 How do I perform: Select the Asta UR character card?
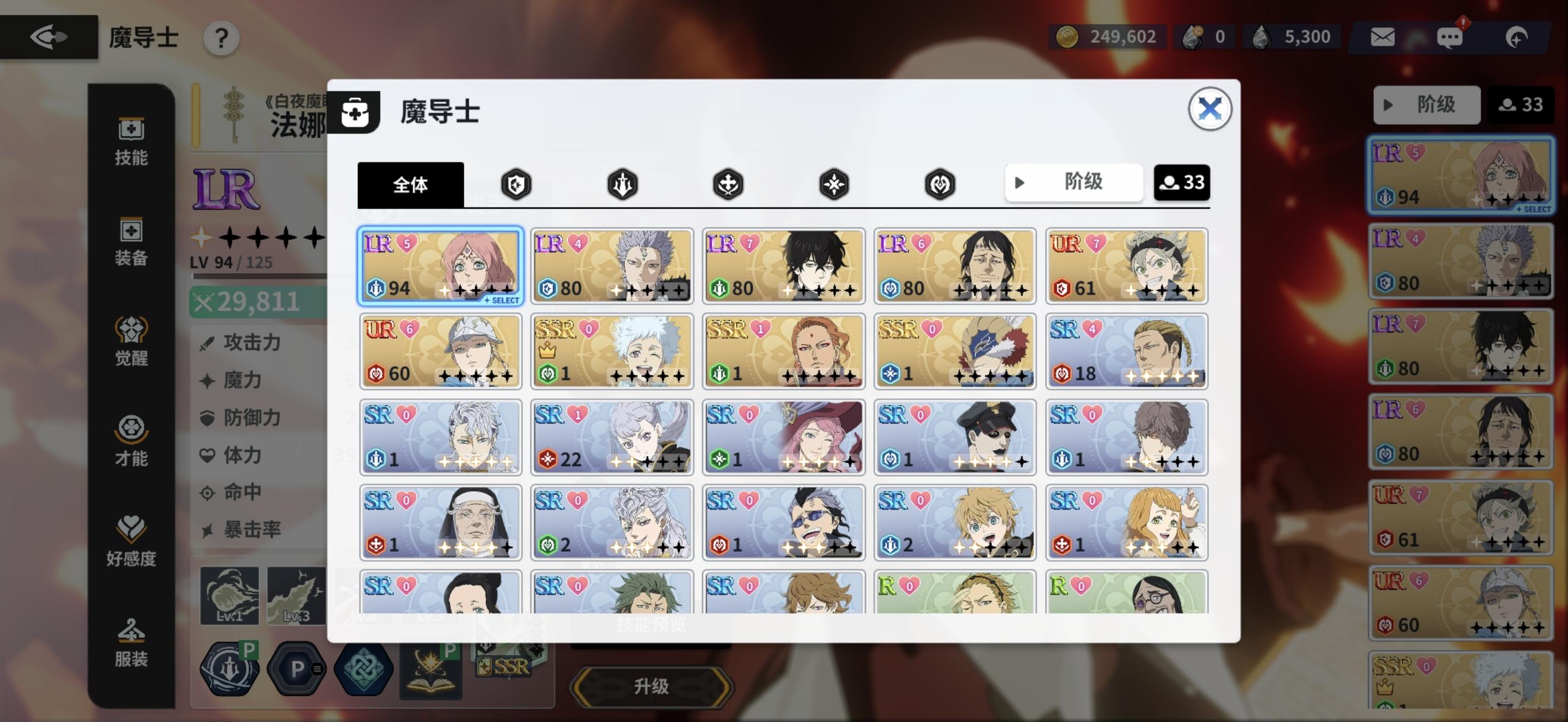[x=1126, y=266]
